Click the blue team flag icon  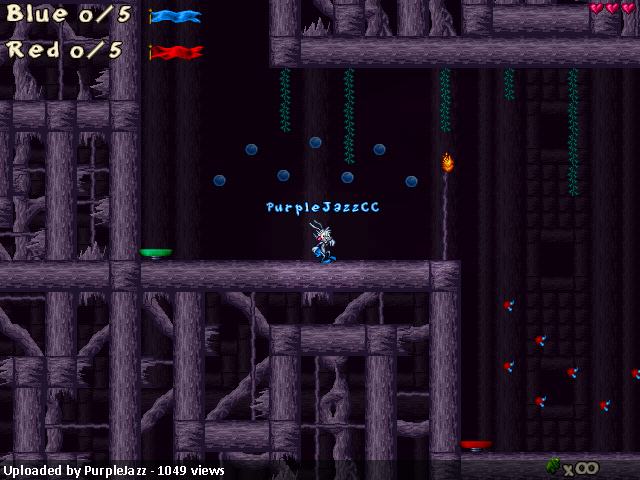pos(176,16)
